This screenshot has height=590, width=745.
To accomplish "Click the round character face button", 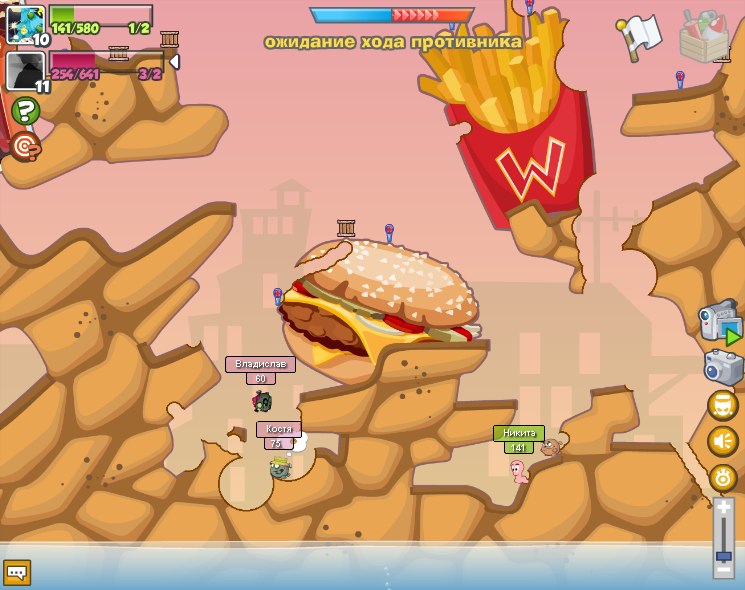I will [723, 405].
